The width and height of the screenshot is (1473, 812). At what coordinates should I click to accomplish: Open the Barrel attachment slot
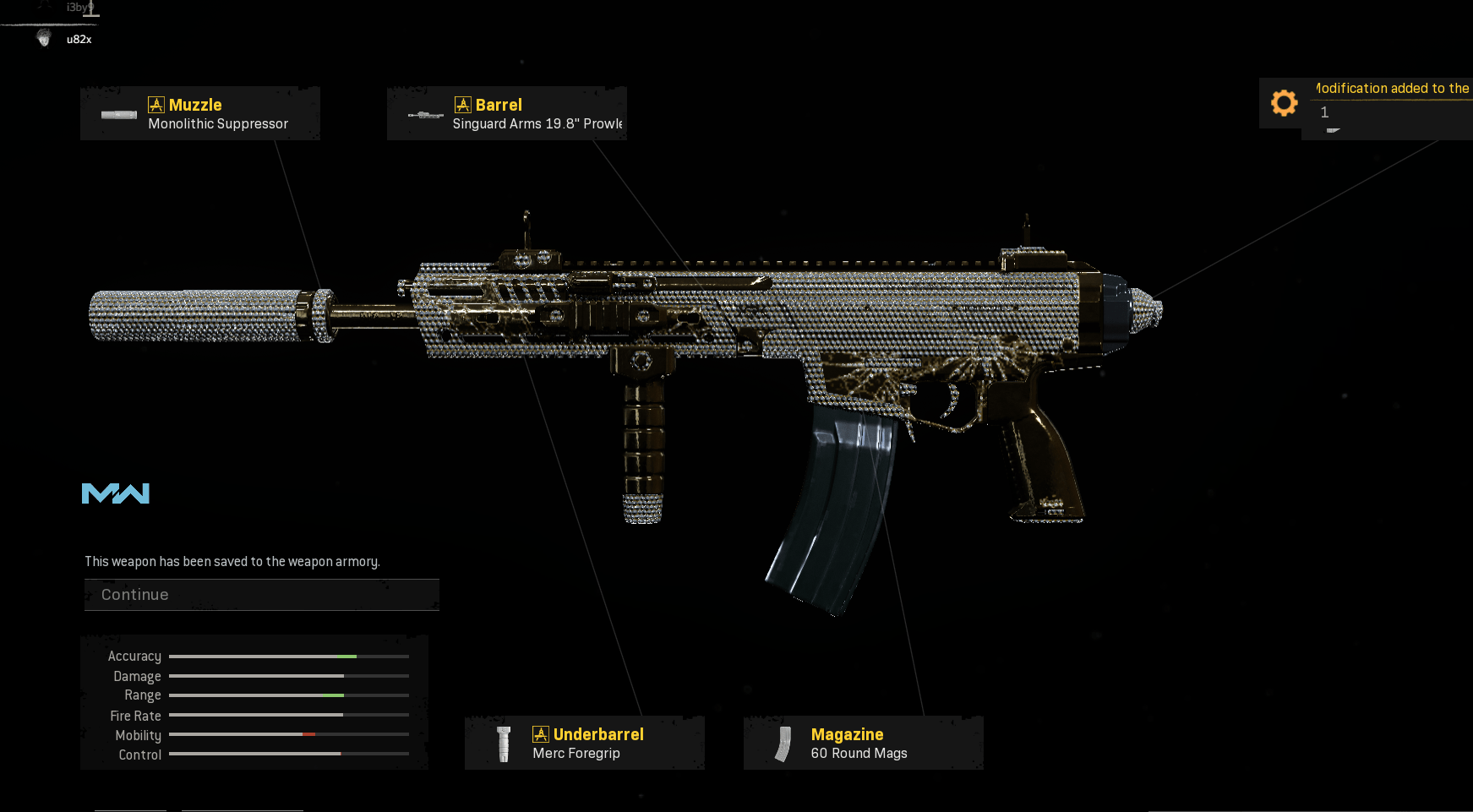pyautogui.click(x=507, y=114)
